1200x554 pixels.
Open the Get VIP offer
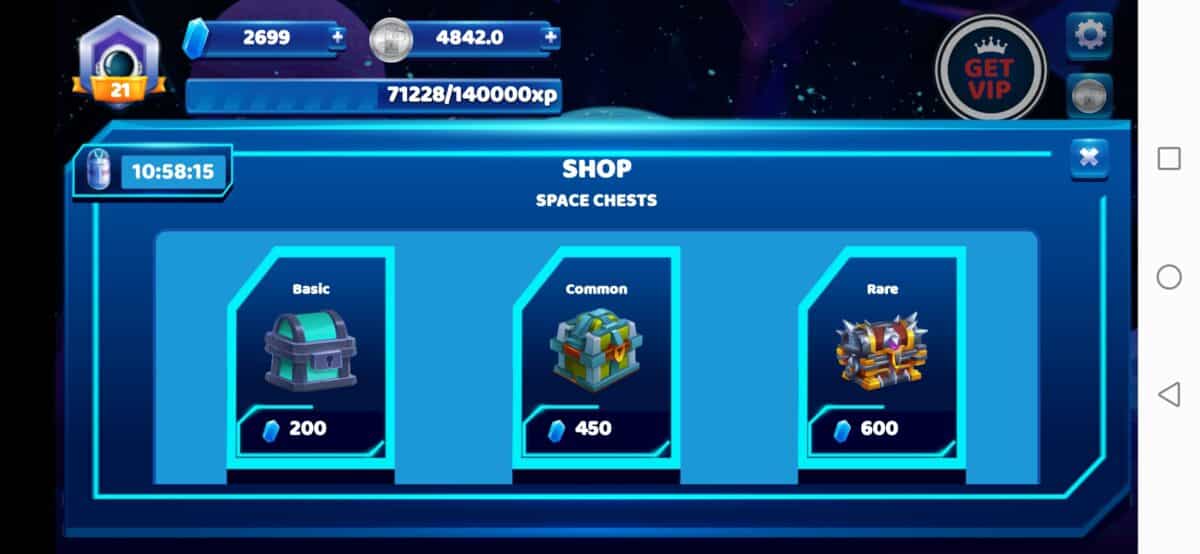[x=989, y=68]
